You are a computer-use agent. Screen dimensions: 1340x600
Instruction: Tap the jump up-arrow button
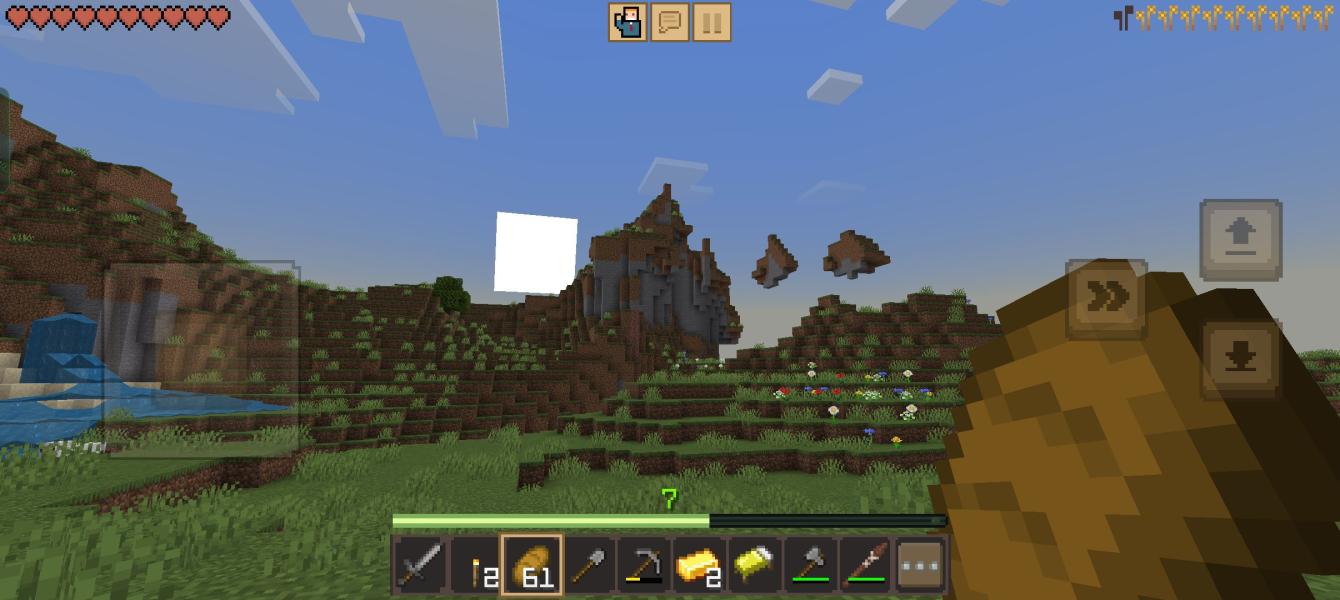pyautogui.click(x=1240, y=239)
